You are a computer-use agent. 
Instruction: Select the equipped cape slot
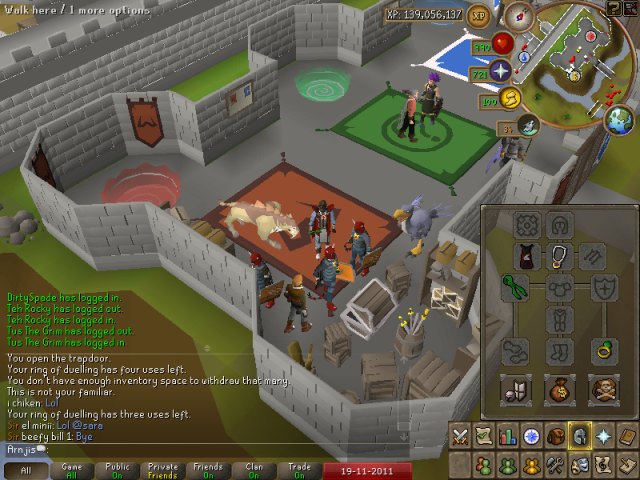[528, 256]
